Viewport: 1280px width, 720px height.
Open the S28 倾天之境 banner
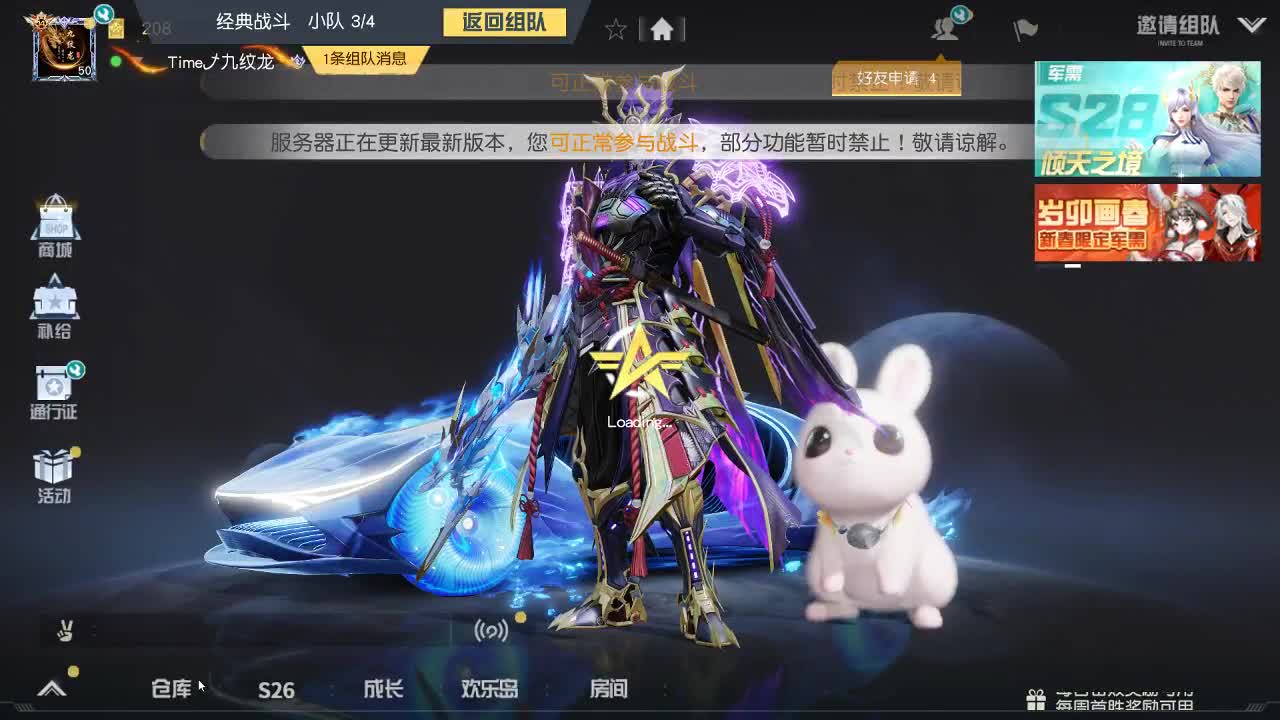(1146, 119)
